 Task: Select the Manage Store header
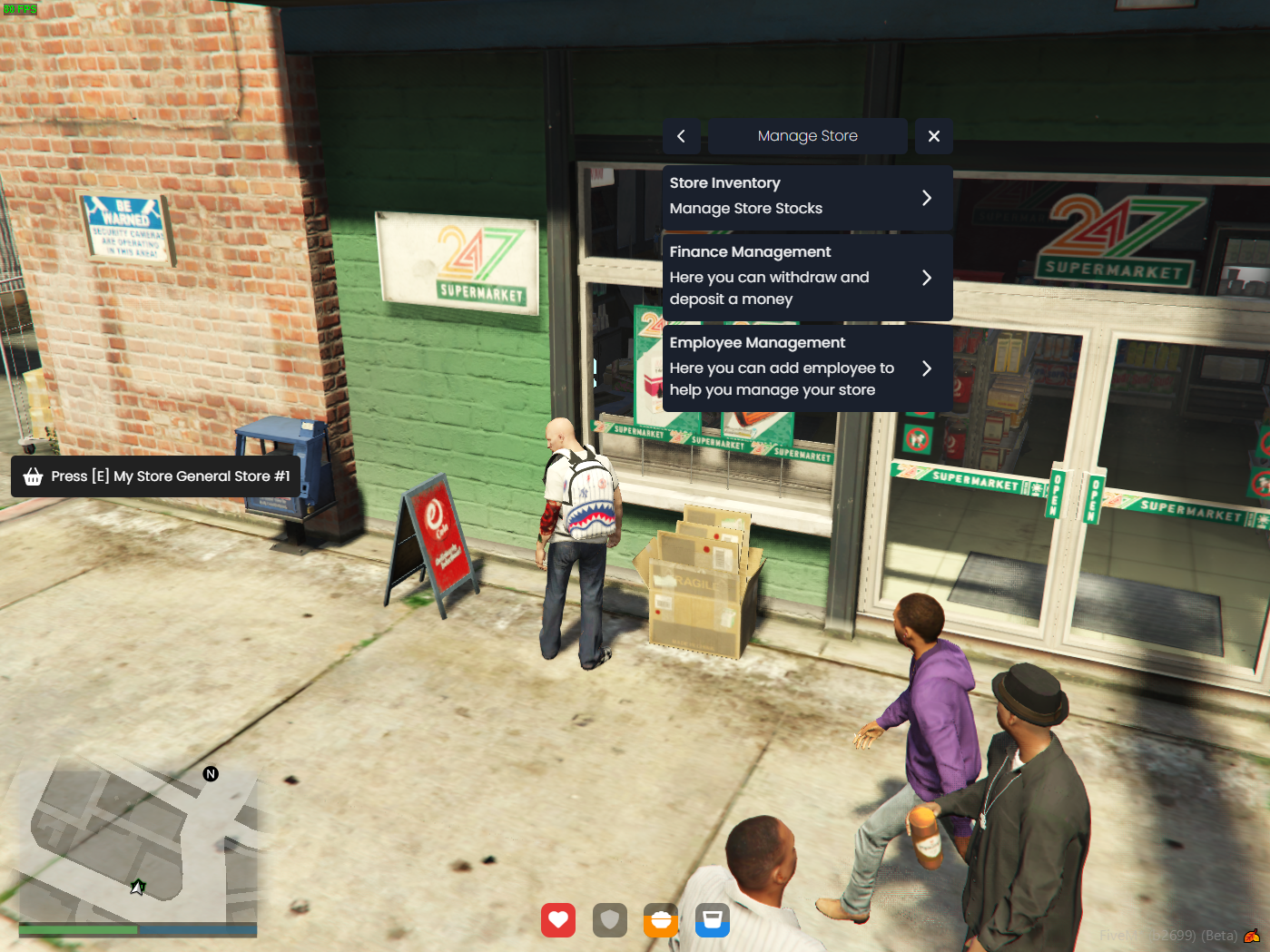807,135
